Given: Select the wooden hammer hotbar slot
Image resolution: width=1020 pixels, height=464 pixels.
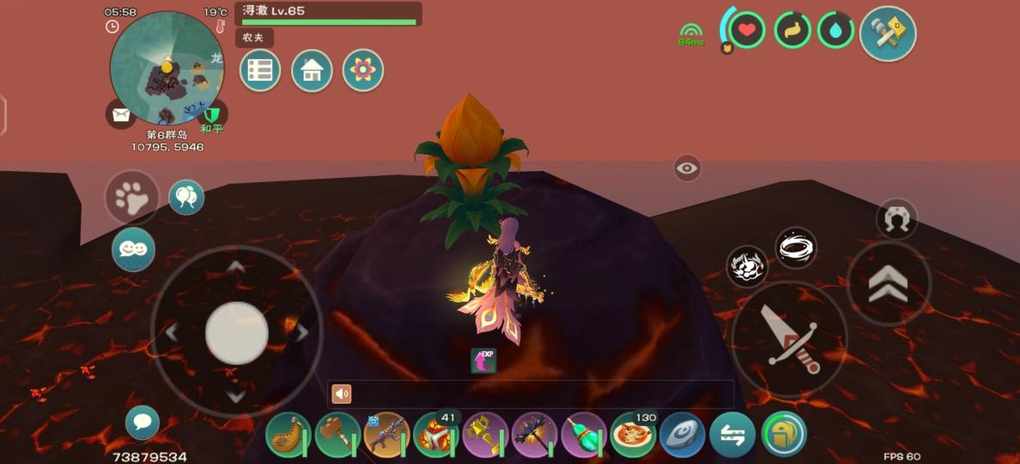Looking at the screenshot, I should click(x=337, y=435).
